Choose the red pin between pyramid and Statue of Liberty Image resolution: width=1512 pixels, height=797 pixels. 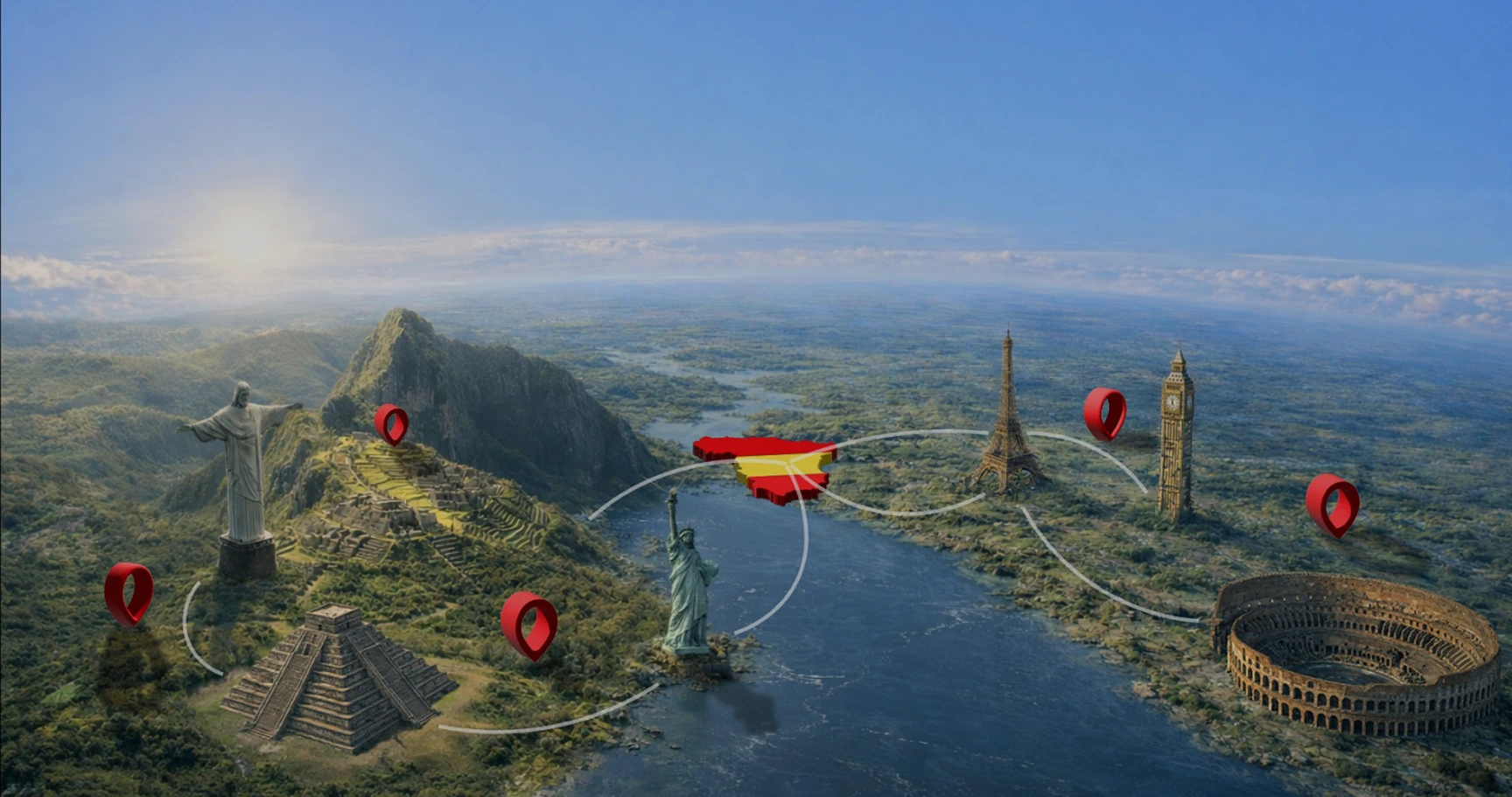528,622
